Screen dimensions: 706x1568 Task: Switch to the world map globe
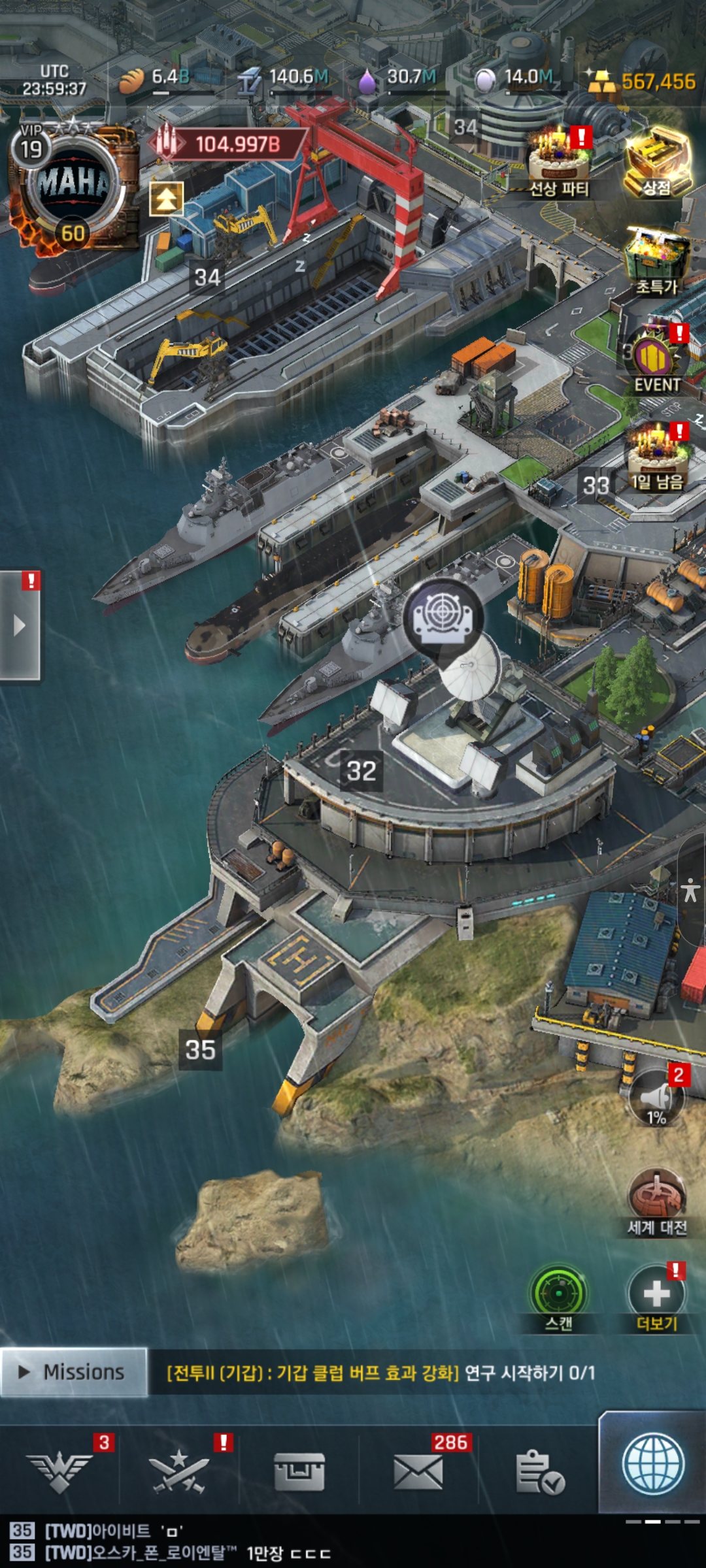652,1463
